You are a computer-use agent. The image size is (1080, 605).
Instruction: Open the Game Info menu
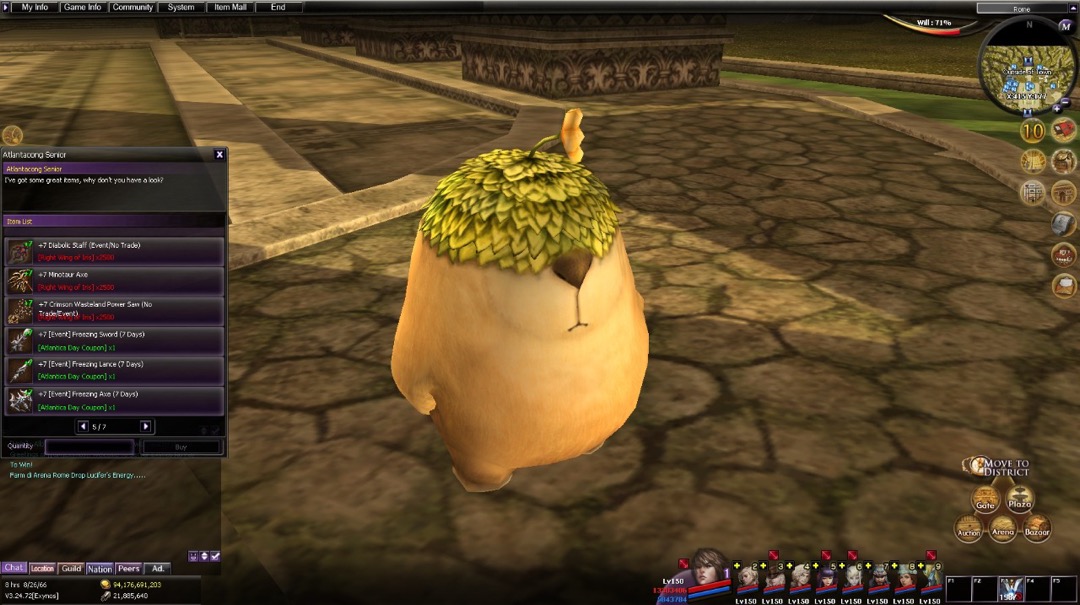[x=82, y=7]
